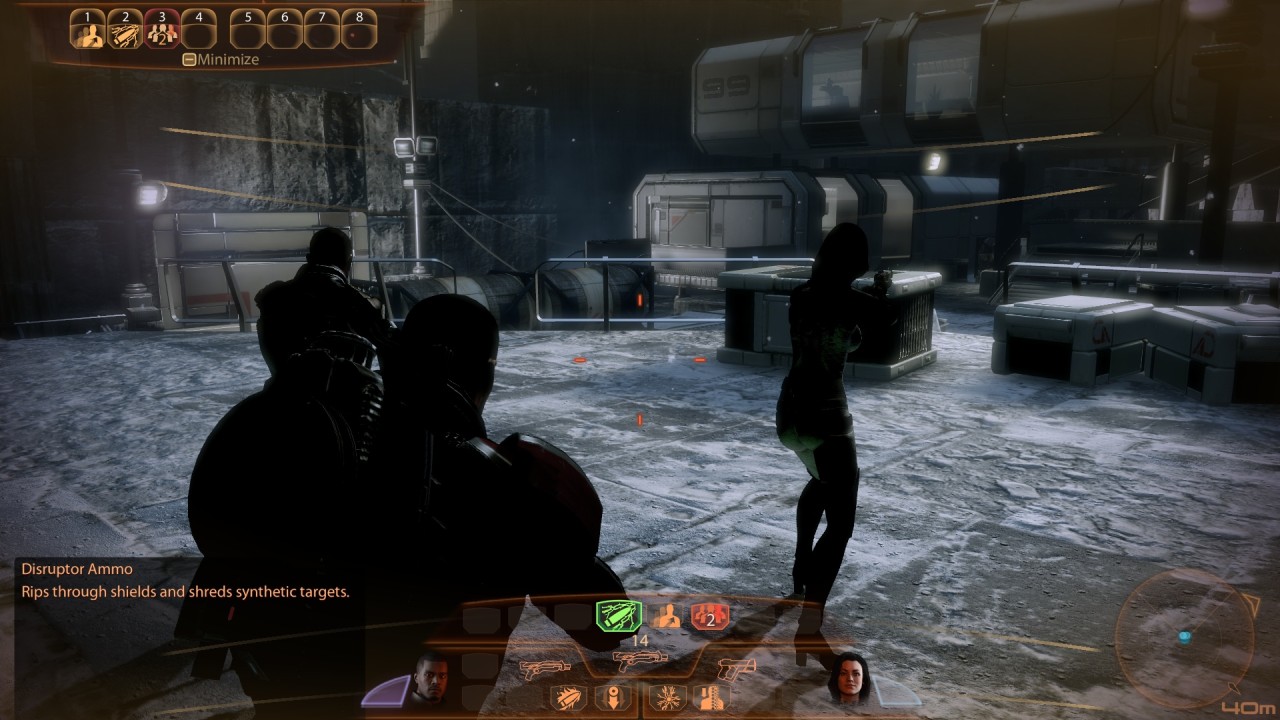This screenshot has height=720, width=1280.
Task: Select the male squadmate portrait
Action: click(432, 677)
